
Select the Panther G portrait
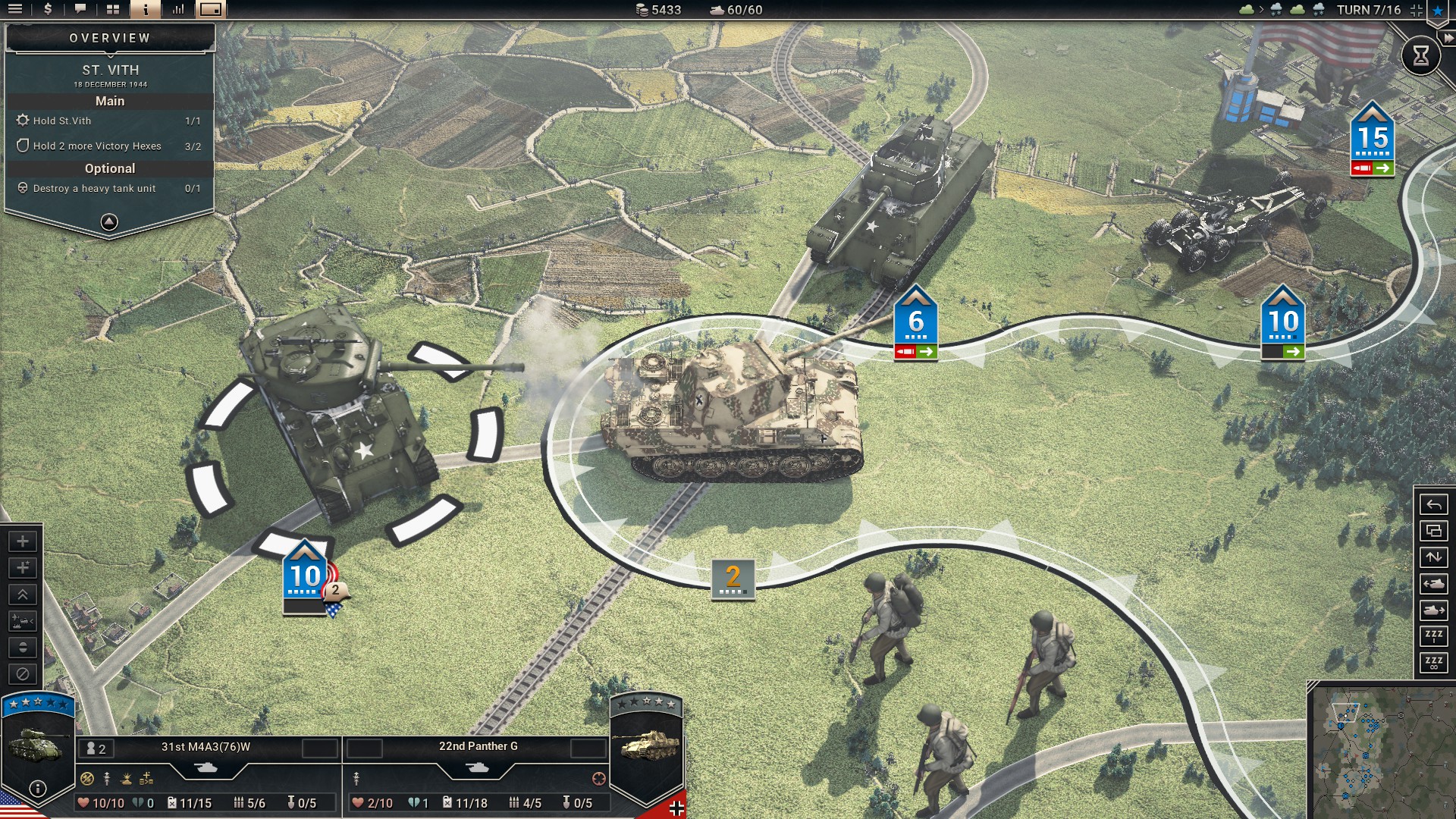point(647,747)
